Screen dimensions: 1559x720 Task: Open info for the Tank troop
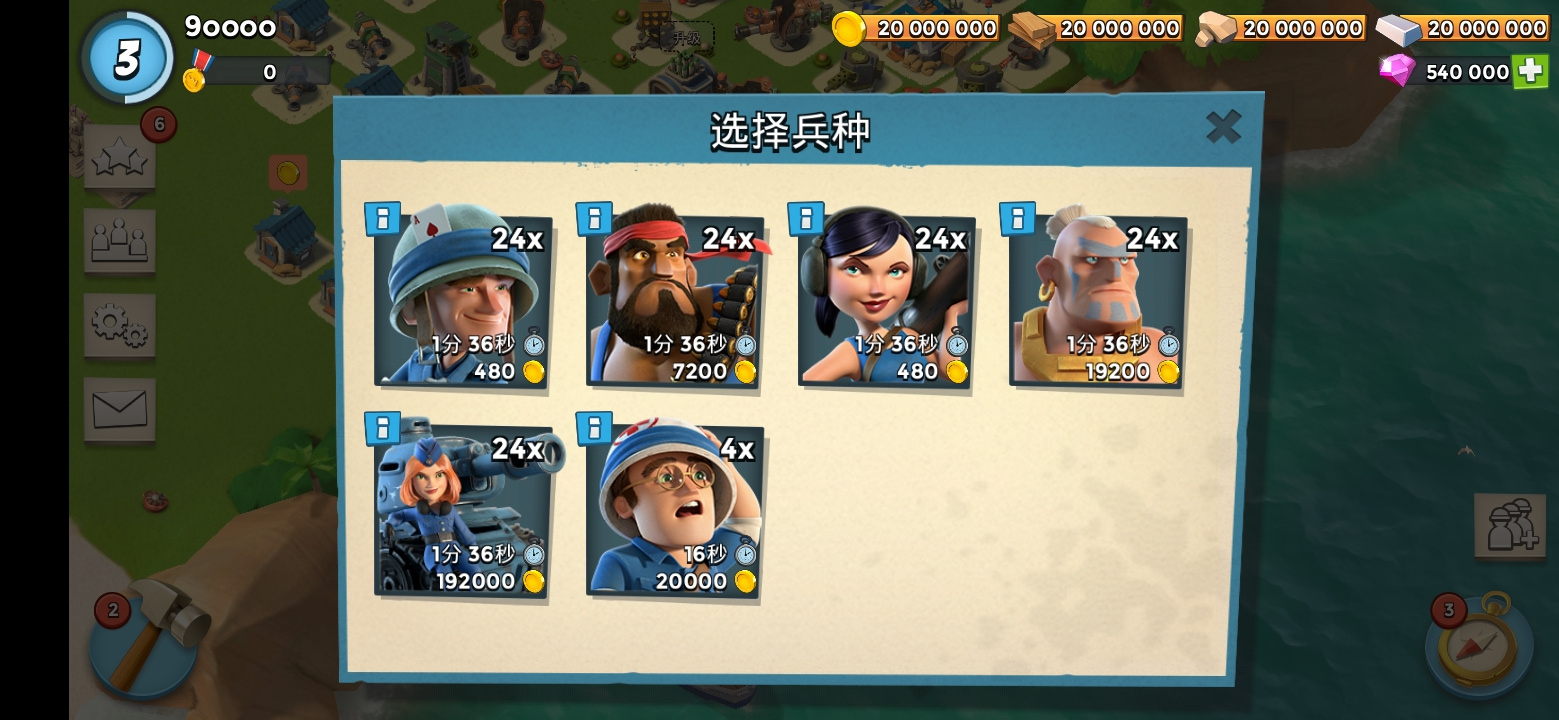pos(383,428)
